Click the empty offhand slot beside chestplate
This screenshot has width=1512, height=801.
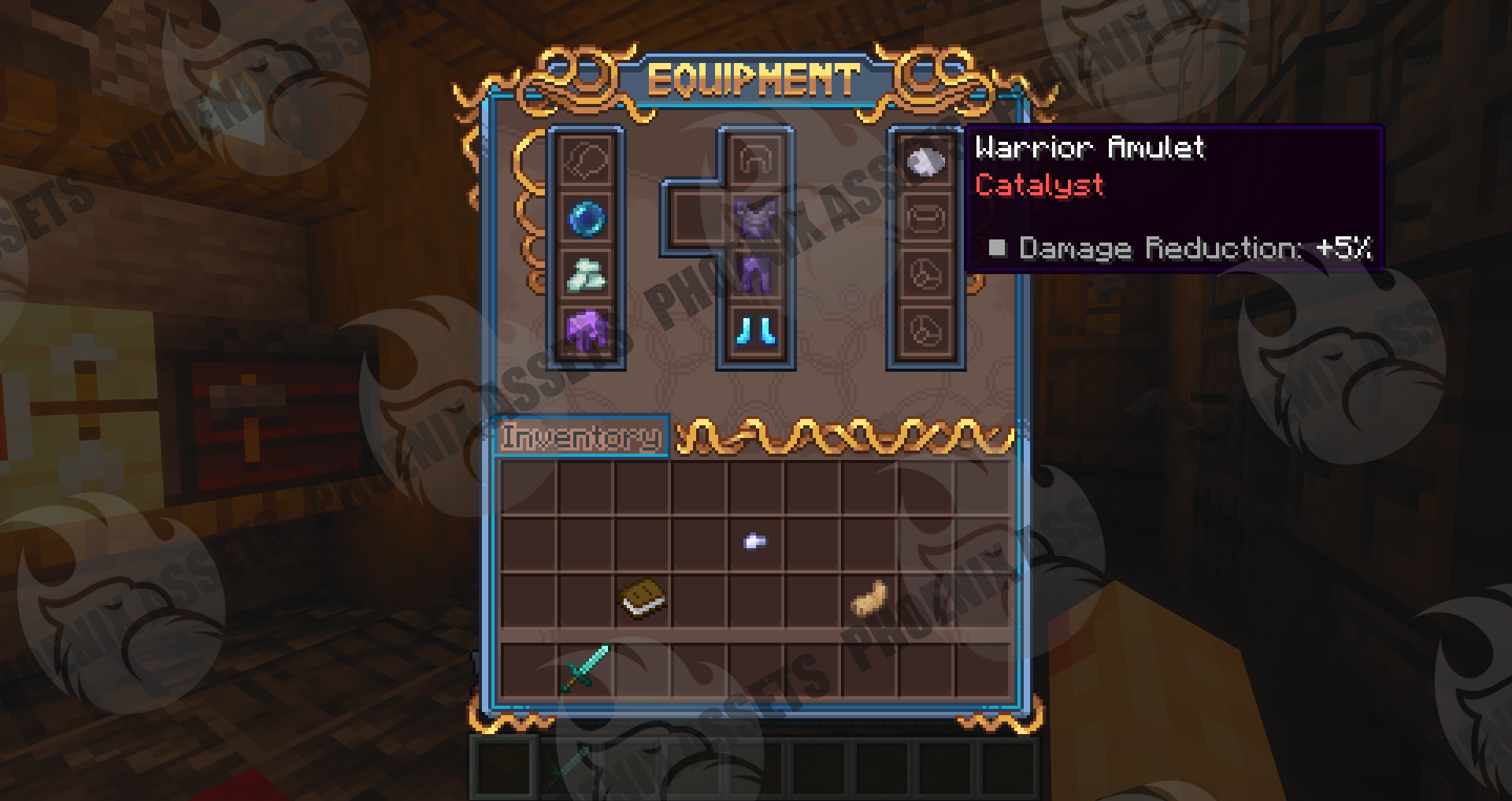(693, 217)
